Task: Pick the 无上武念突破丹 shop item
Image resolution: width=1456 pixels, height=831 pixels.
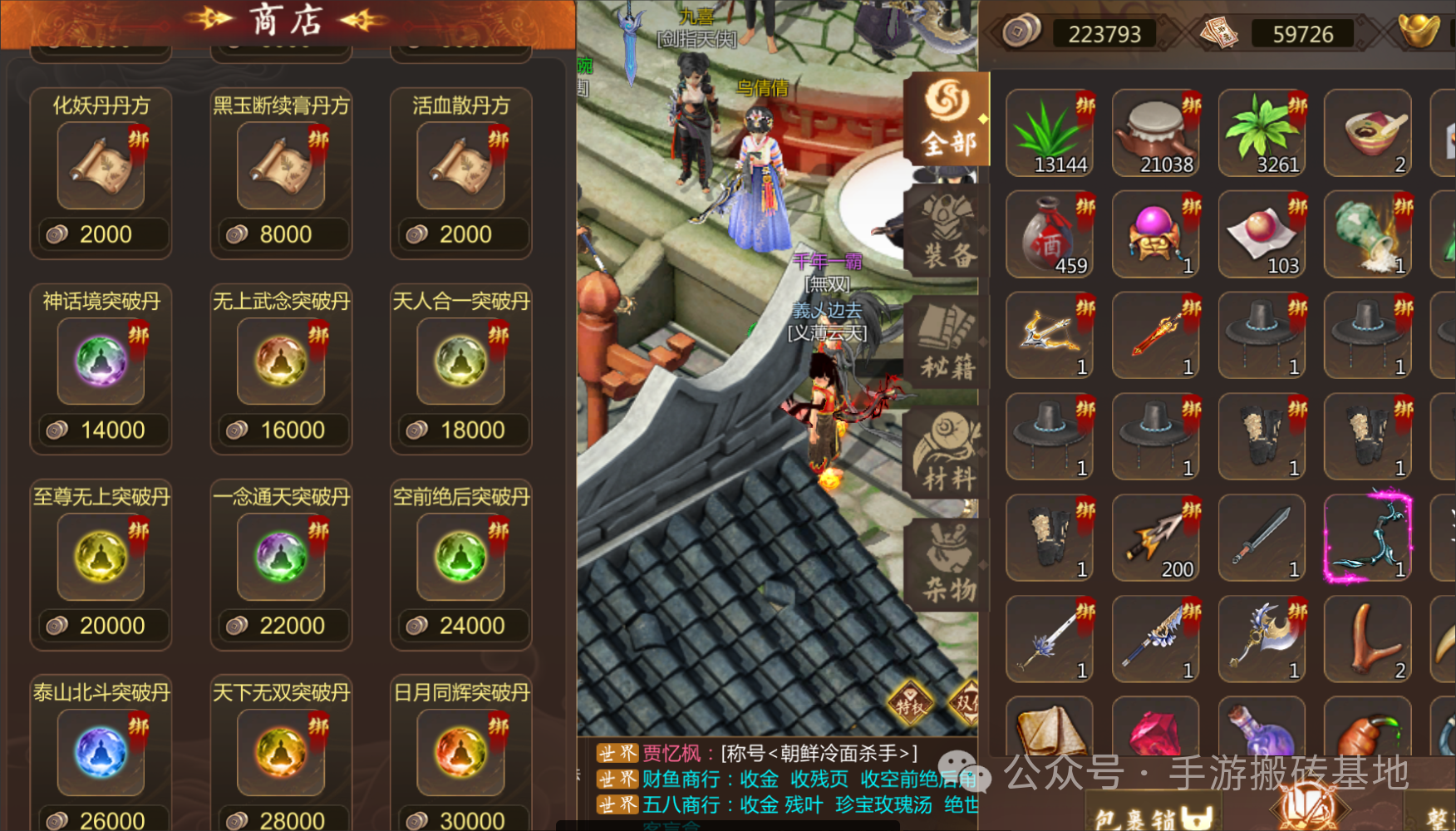Action: 281,361
